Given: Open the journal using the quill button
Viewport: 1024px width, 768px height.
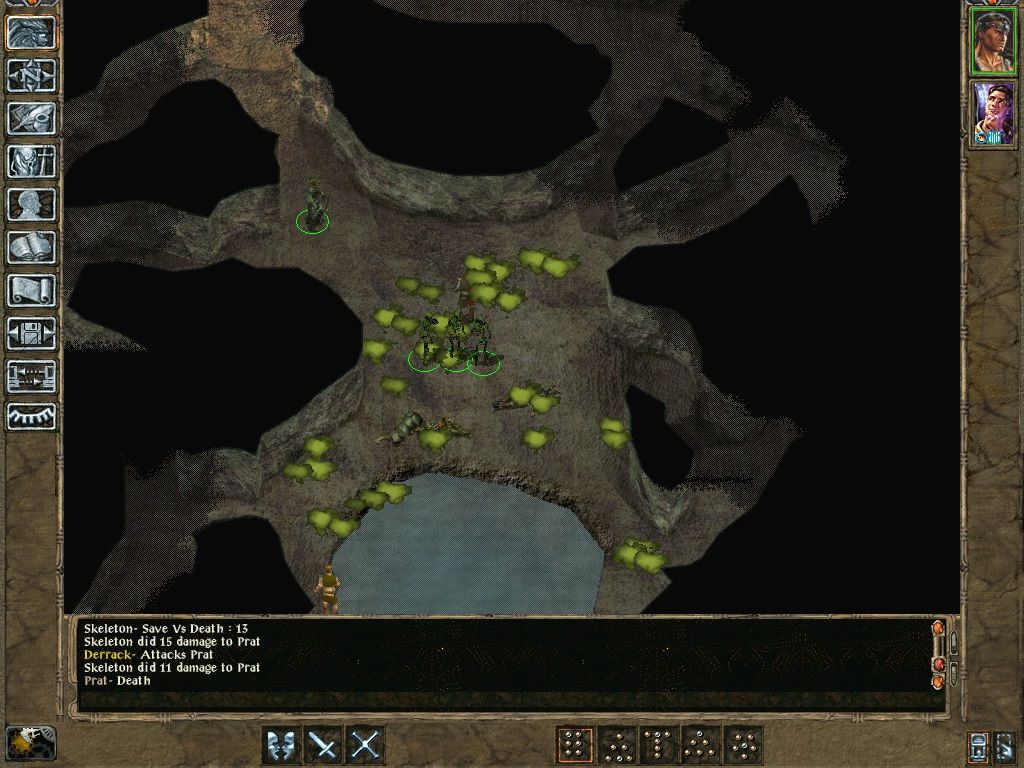Looking at the screenshot, I should 32,118.
